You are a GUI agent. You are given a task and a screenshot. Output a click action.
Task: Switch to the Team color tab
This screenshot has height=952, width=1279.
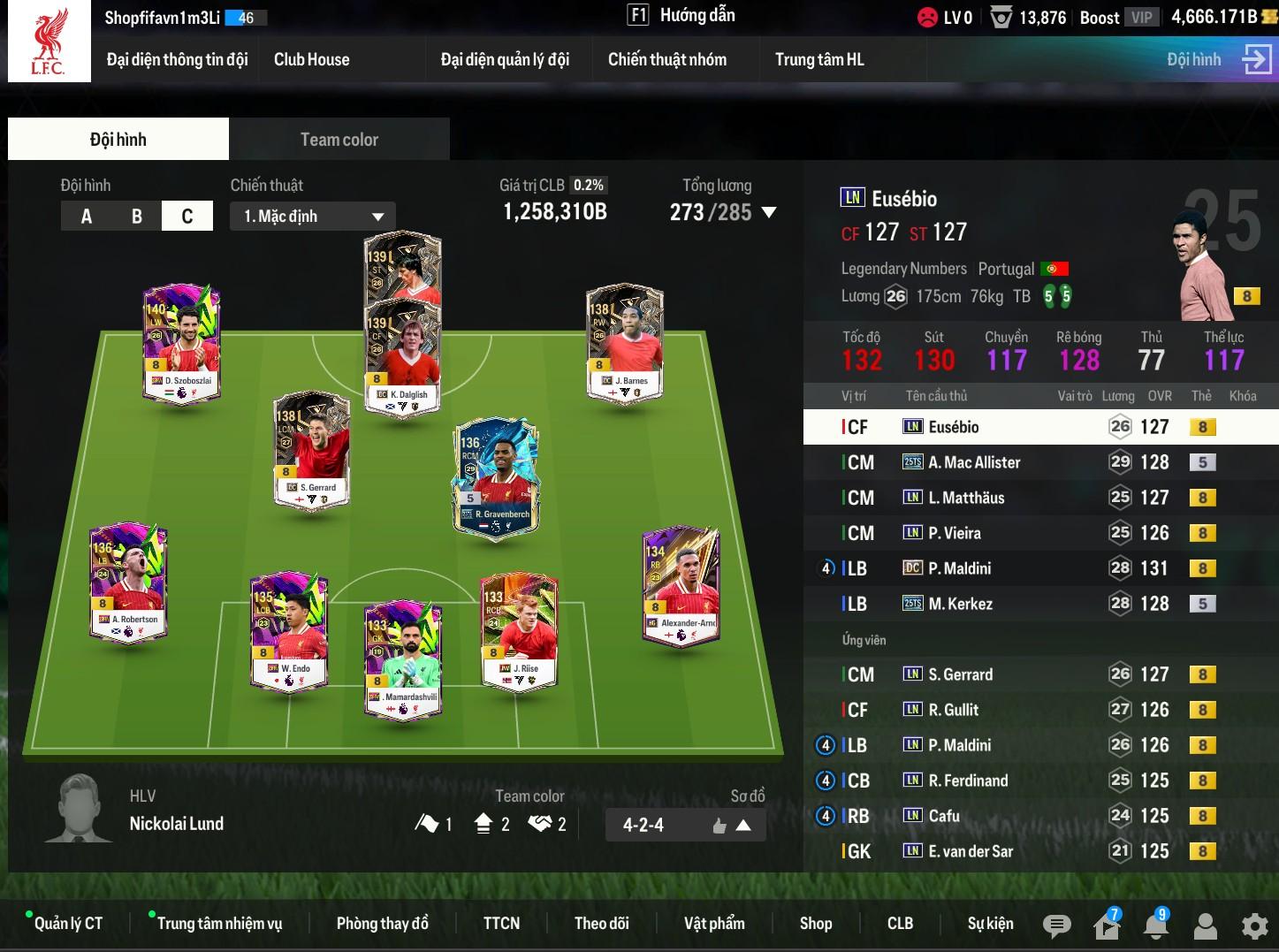(x=339, y=140)
